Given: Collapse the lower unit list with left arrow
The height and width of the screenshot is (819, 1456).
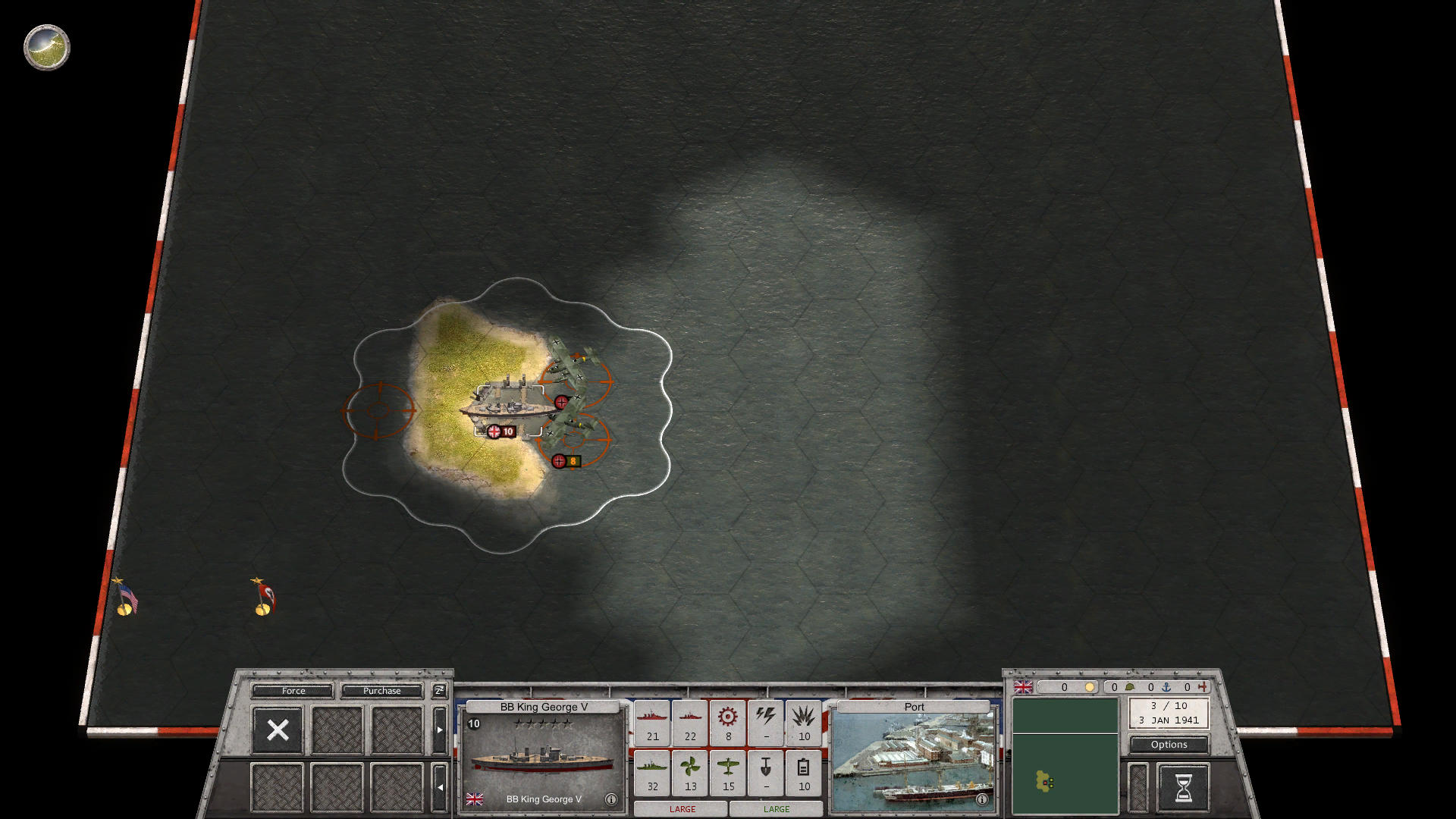Looking at the screenshot, I should pos(439,786).
